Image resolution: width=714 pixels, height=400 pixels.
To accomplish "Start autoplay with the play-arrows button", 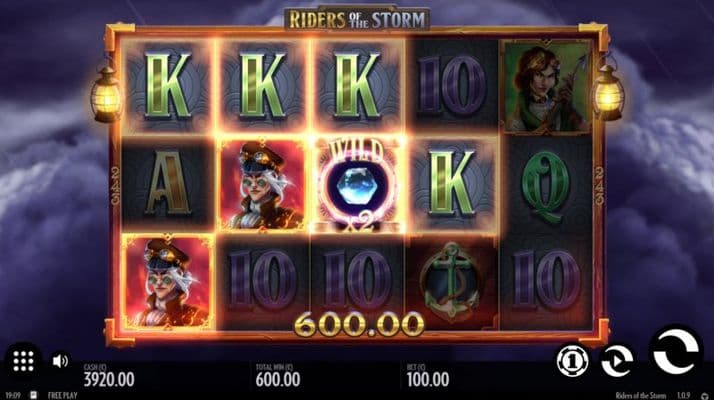I will (x=616, y=361).
